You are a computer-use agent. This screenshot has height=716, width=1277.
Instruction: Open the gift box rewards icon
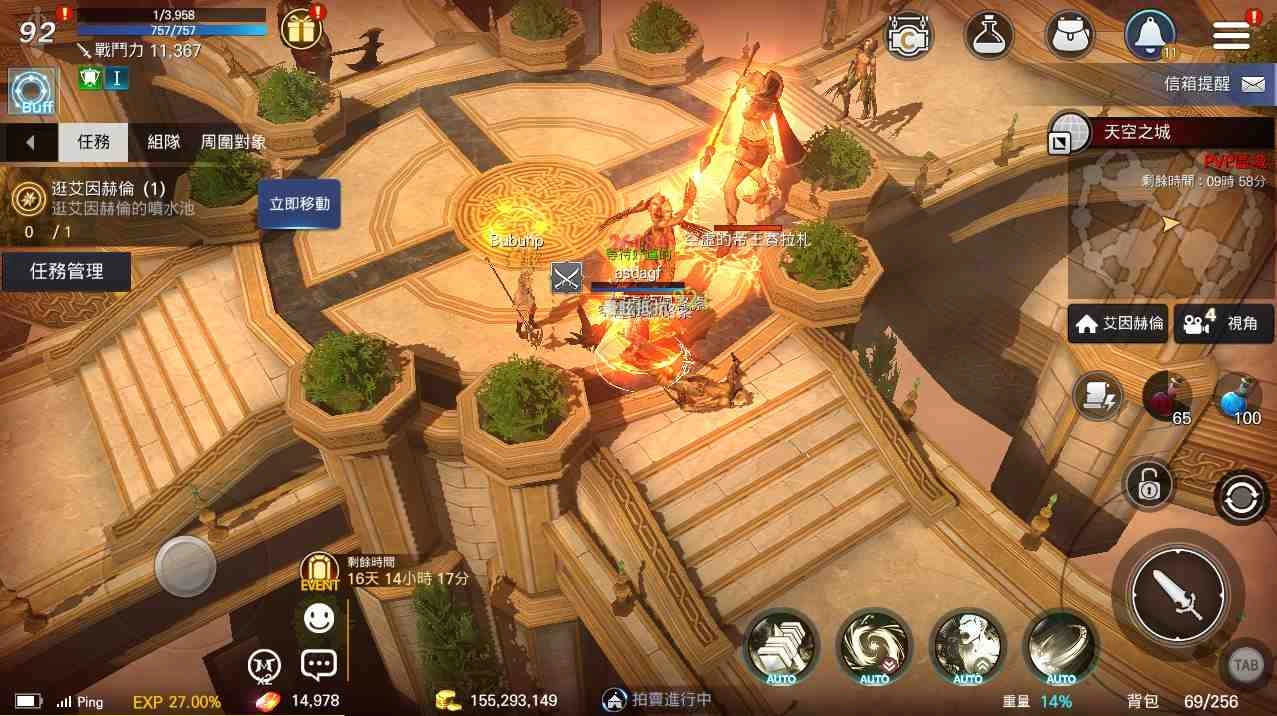[x=299, y=30]
